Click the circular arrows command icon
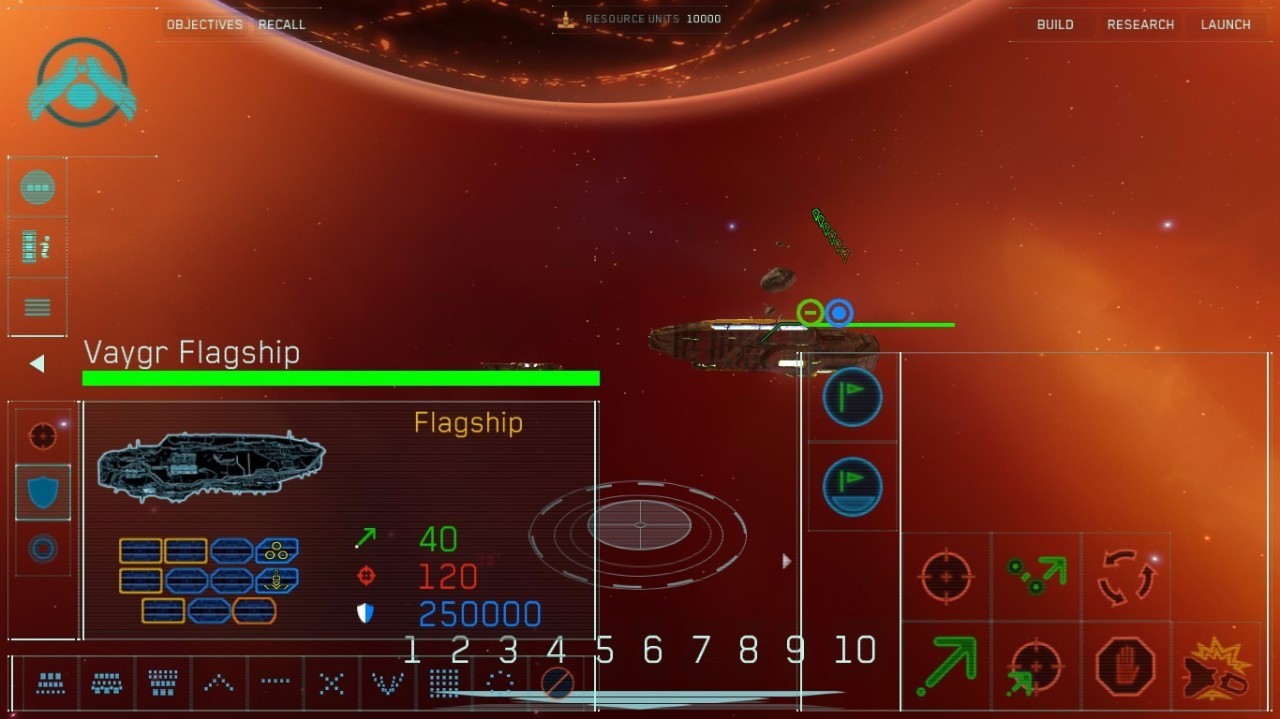1280x719 pixels. point(1125,577)
